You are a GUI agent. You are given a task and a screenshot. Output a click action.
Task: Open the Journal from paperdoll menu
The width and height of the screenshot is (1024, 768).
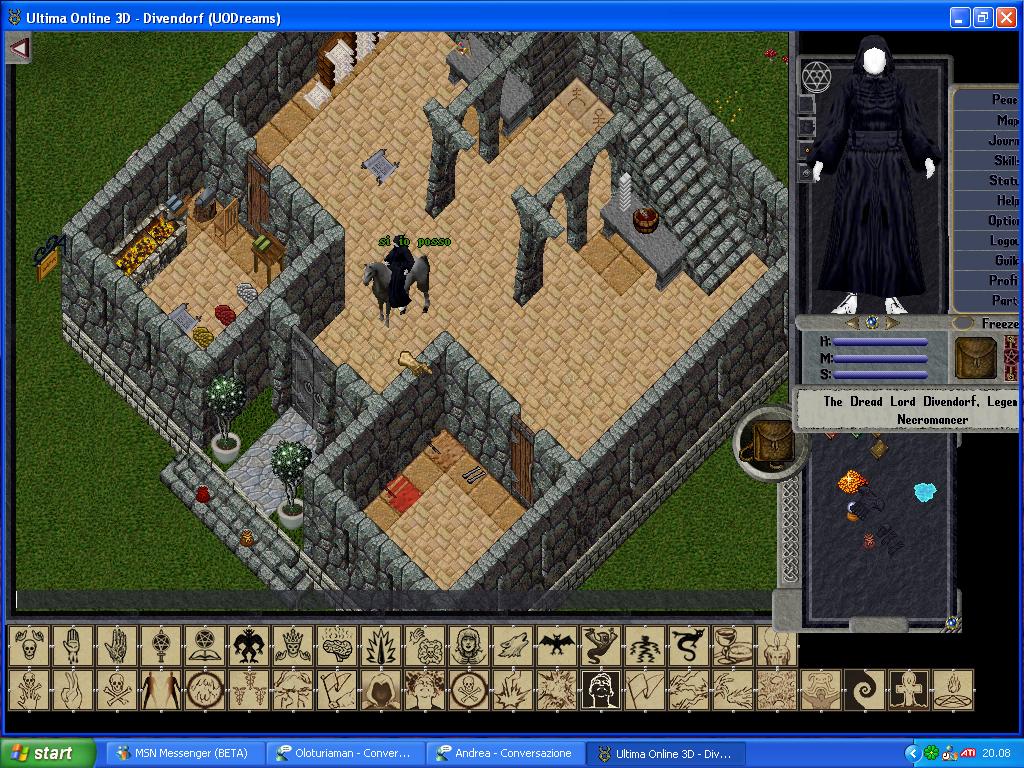pyautogui.click(x=1002, y=140)
